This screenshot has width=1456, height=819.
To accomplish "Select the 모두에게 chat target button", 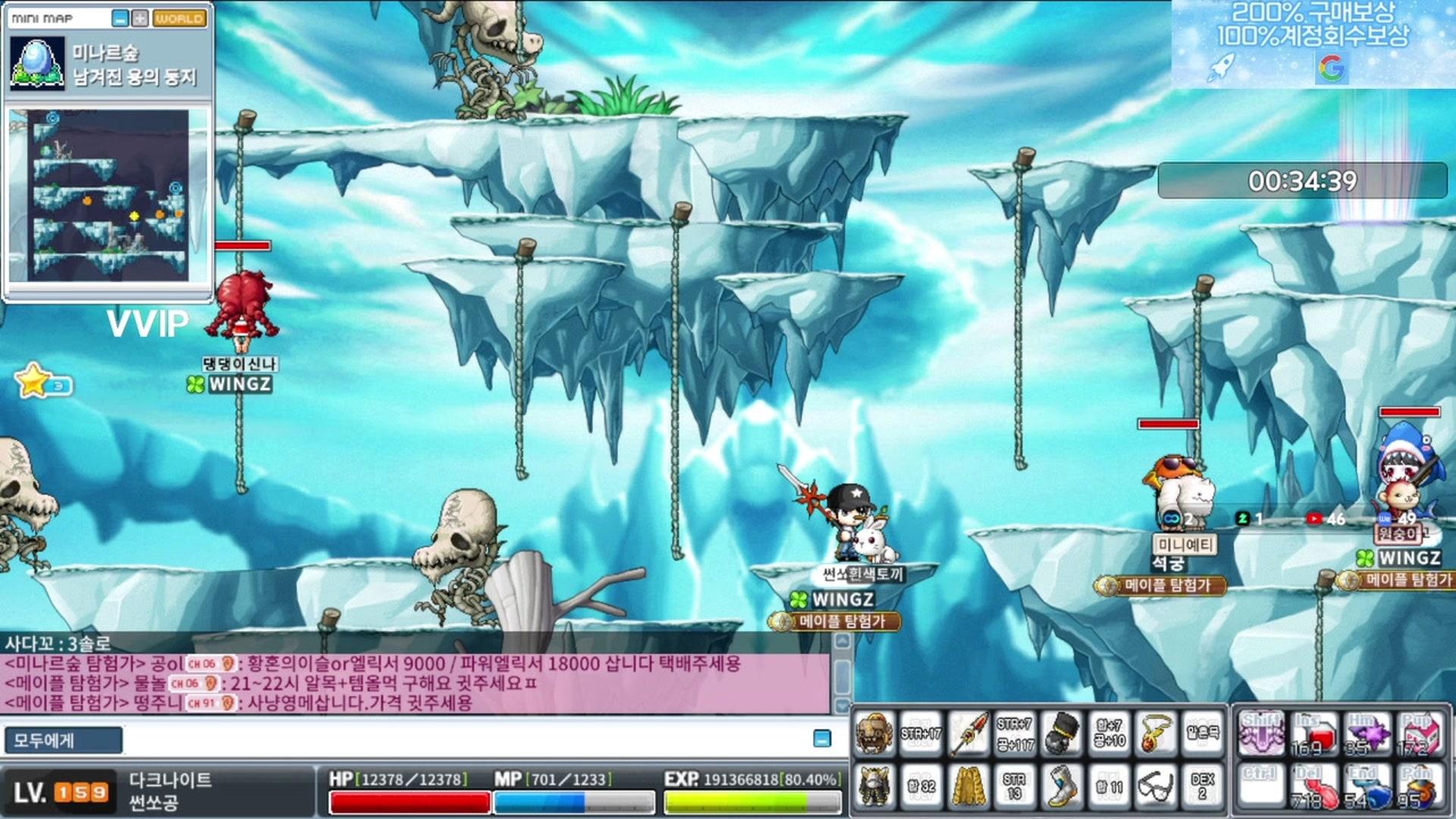I will [x=63, y=740].
